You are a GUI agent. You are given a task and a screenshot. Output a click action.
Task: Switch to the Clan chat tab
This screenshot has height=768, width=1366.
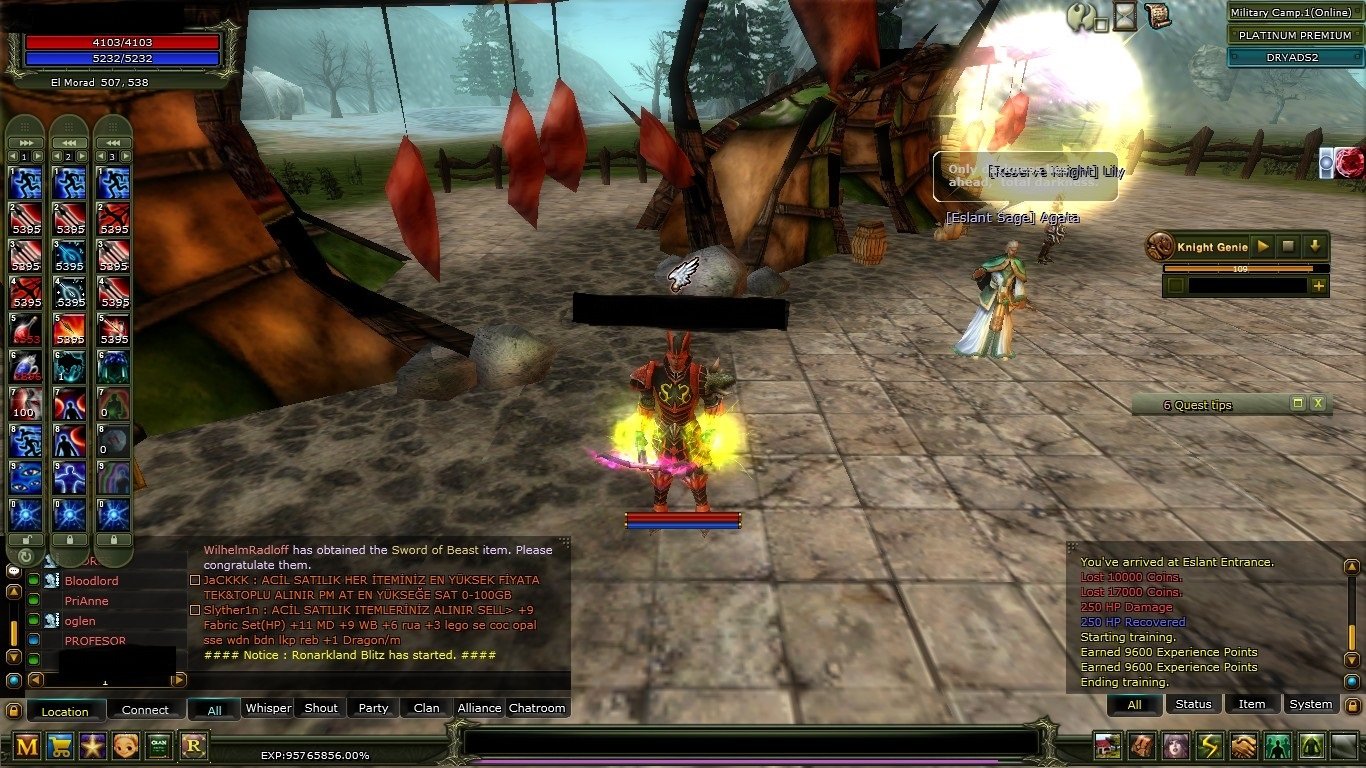click(x=427, y=708)
